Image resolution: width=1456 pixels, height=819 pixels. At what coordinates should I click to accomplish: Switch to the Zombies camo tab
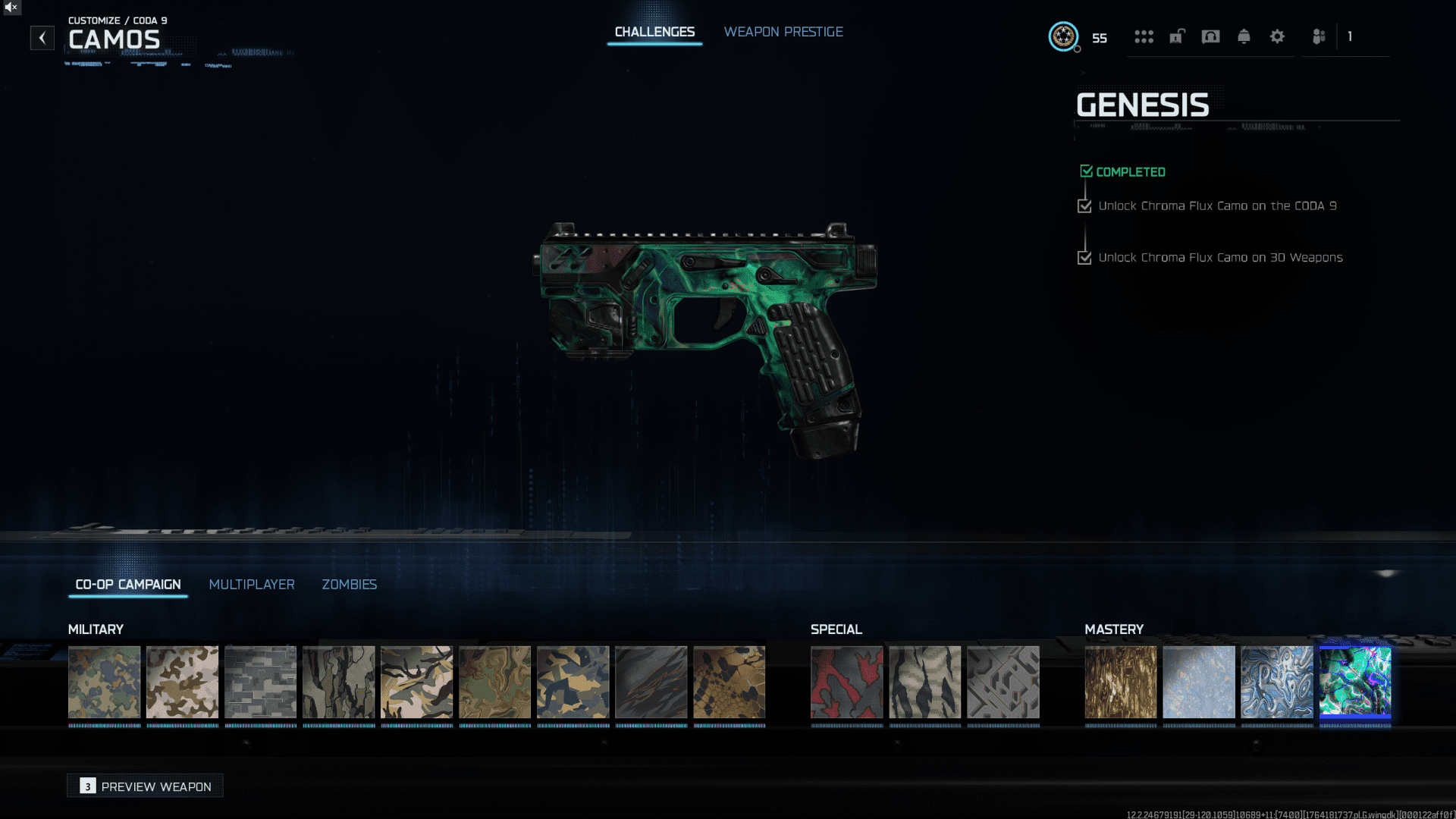click(349, 585)
